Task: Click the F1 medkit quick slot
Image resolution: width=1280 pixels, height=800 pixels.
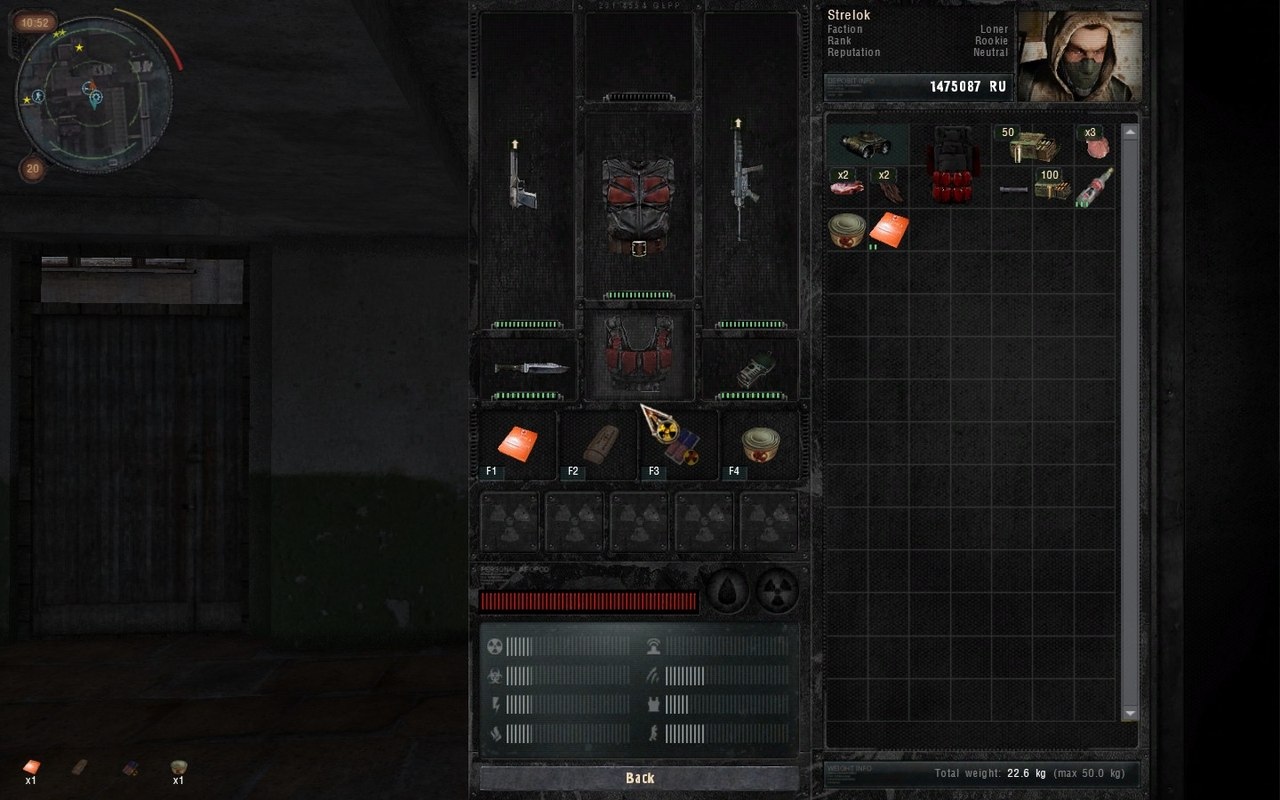Action: pyautogui.click(x=518, y=444)
